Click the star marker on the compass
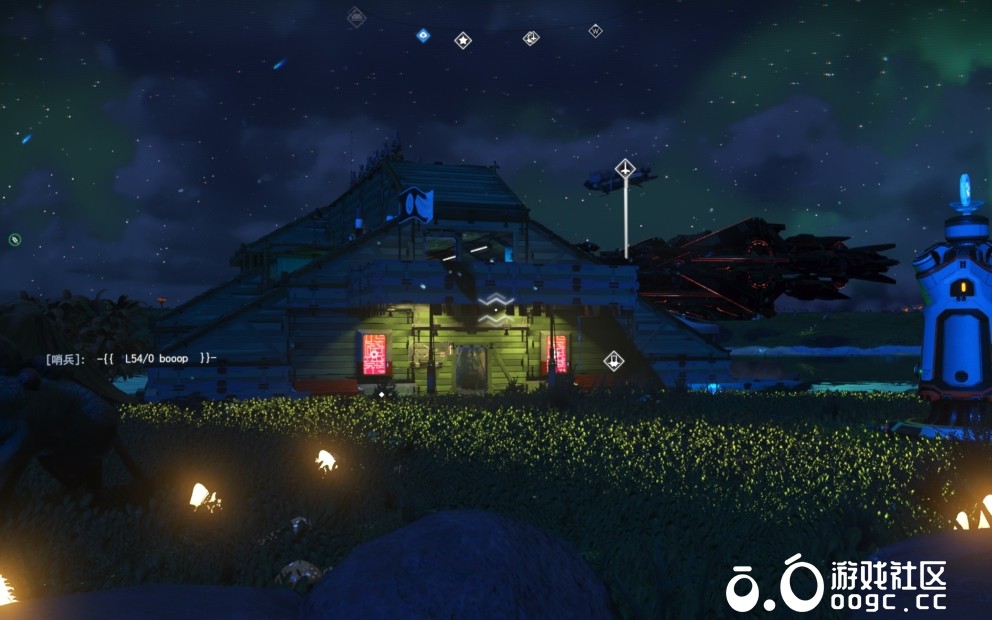 pos(463,40)
